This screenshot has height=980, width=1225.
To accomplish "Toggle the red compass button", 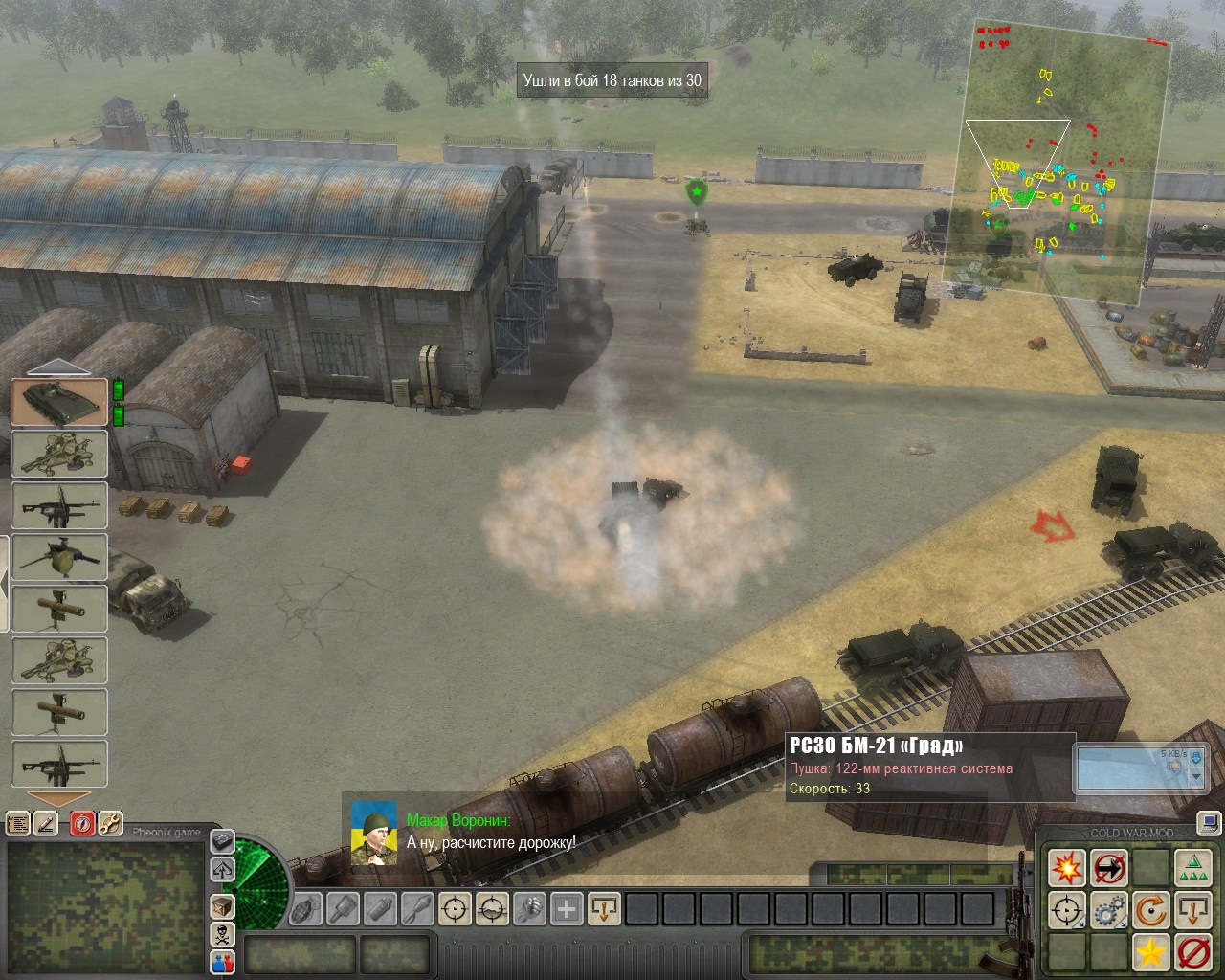I will [83, 823].
